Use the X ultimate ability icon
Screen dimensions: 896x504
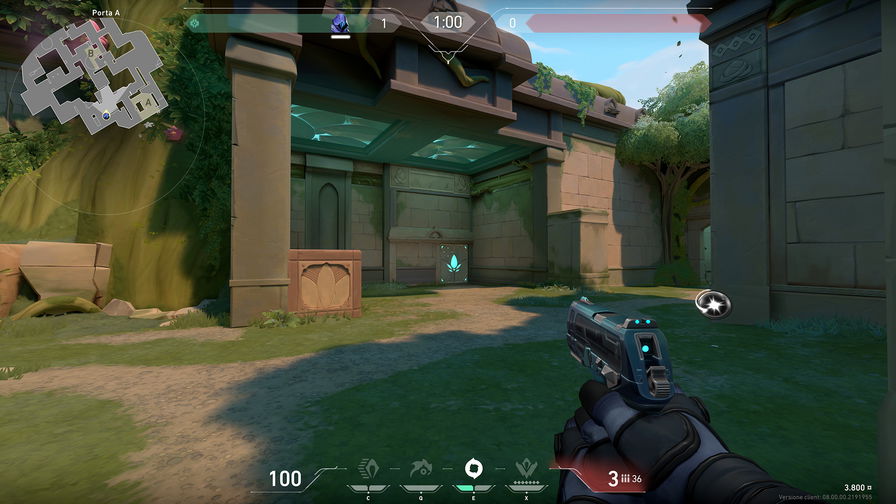point(525,470)
